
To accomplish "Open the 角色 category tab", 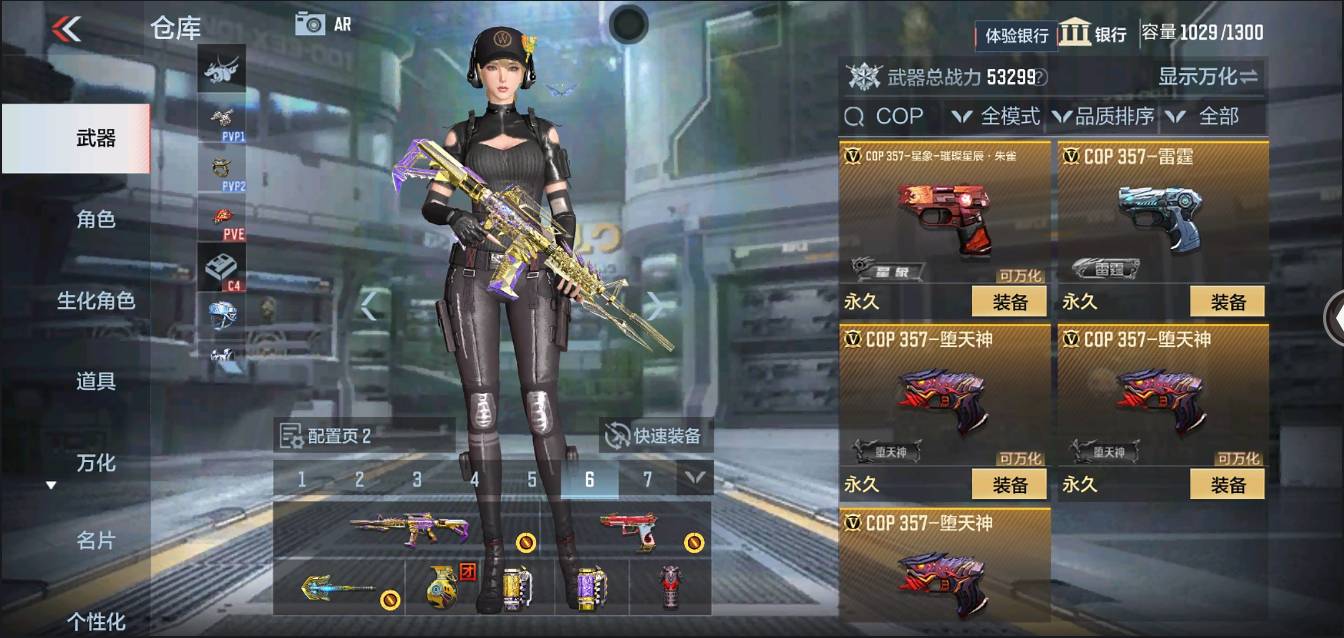I will [x=95, y=219].
